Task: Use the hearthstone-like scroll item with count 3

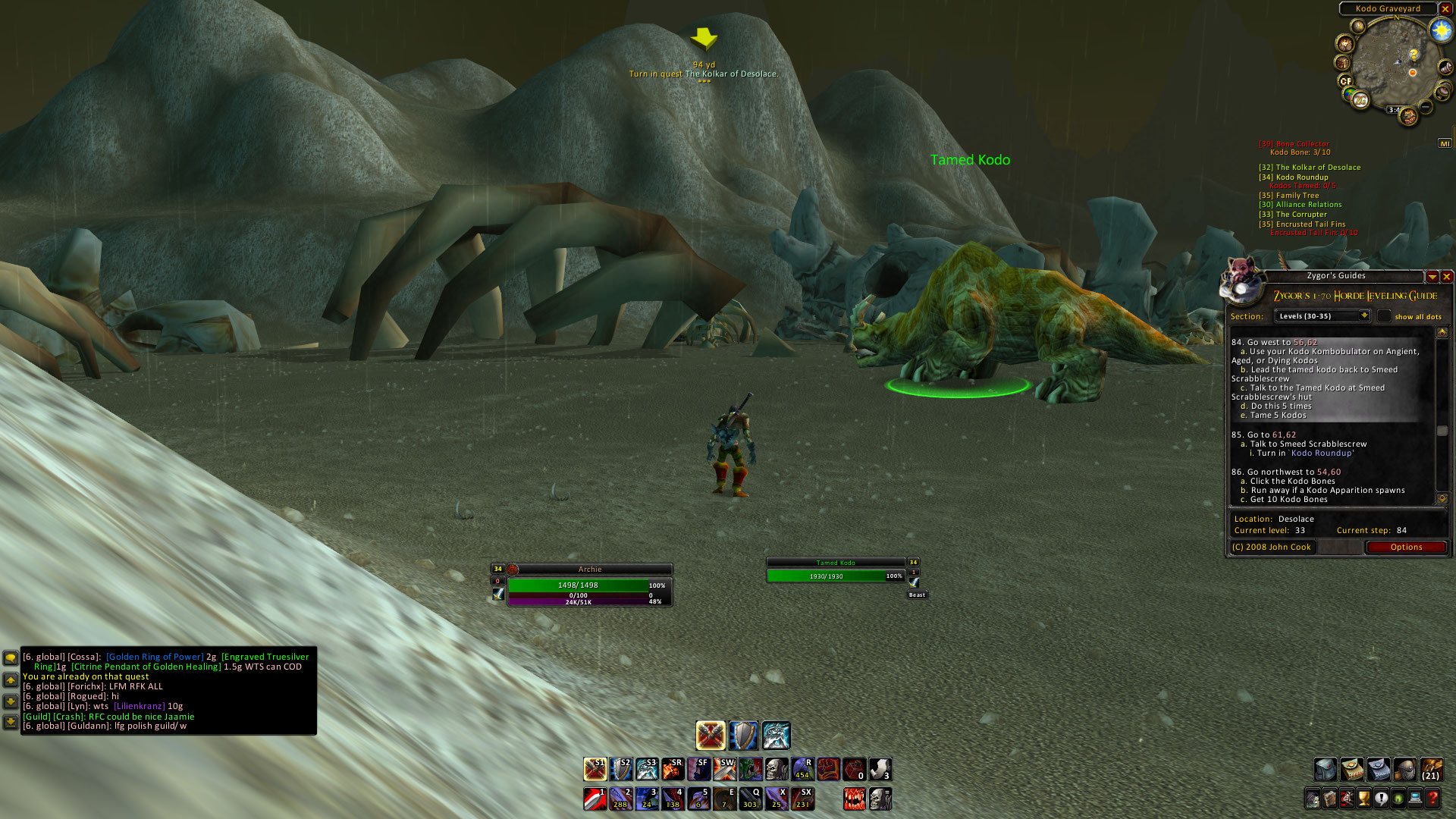Action: [880, 770]
